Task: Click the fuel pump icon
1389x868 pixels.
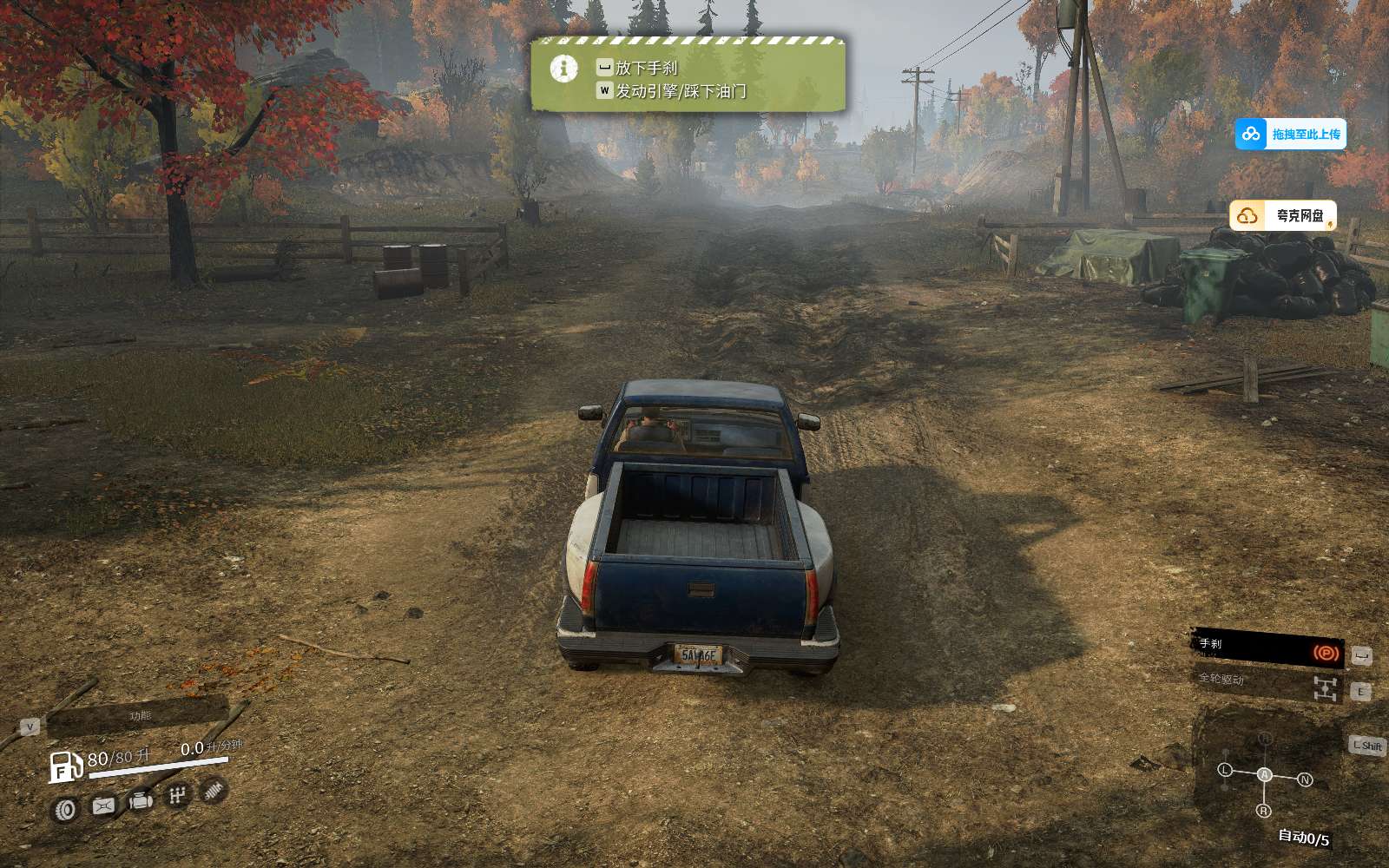Action: [65, 766]
